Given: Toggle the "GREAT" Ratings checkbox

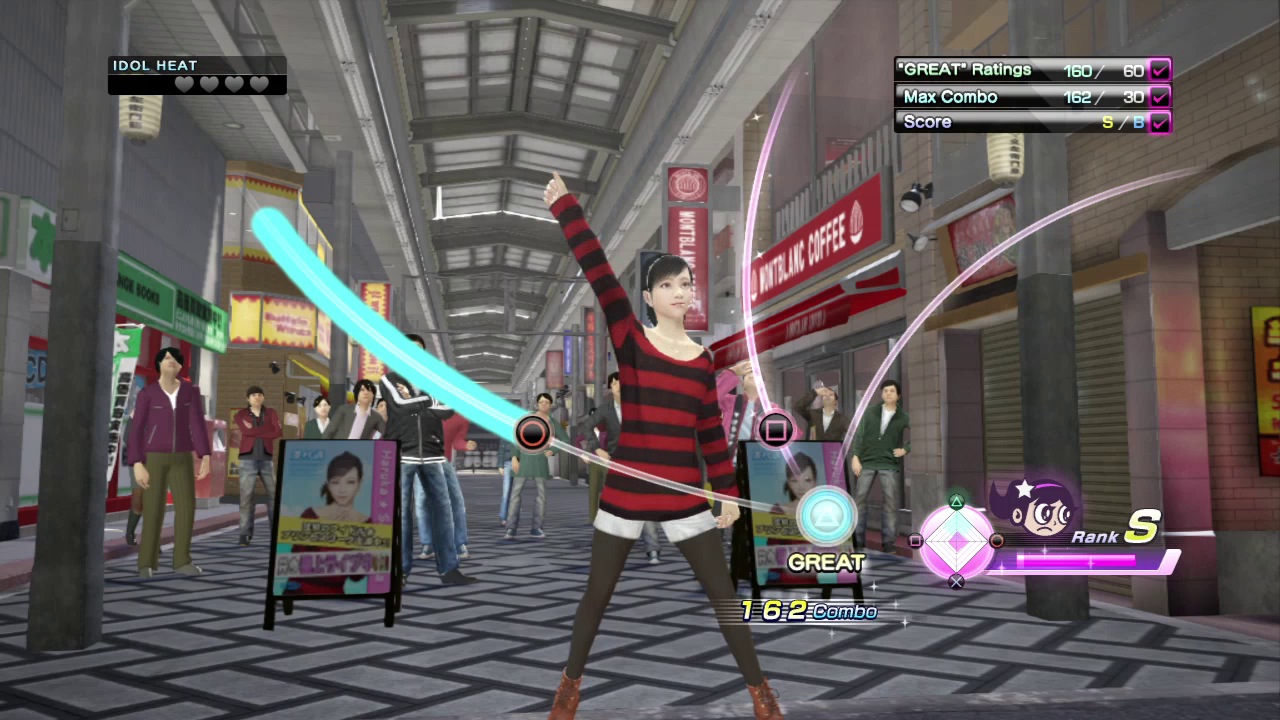Looking at the screenshot, I should coord(1158,70).
